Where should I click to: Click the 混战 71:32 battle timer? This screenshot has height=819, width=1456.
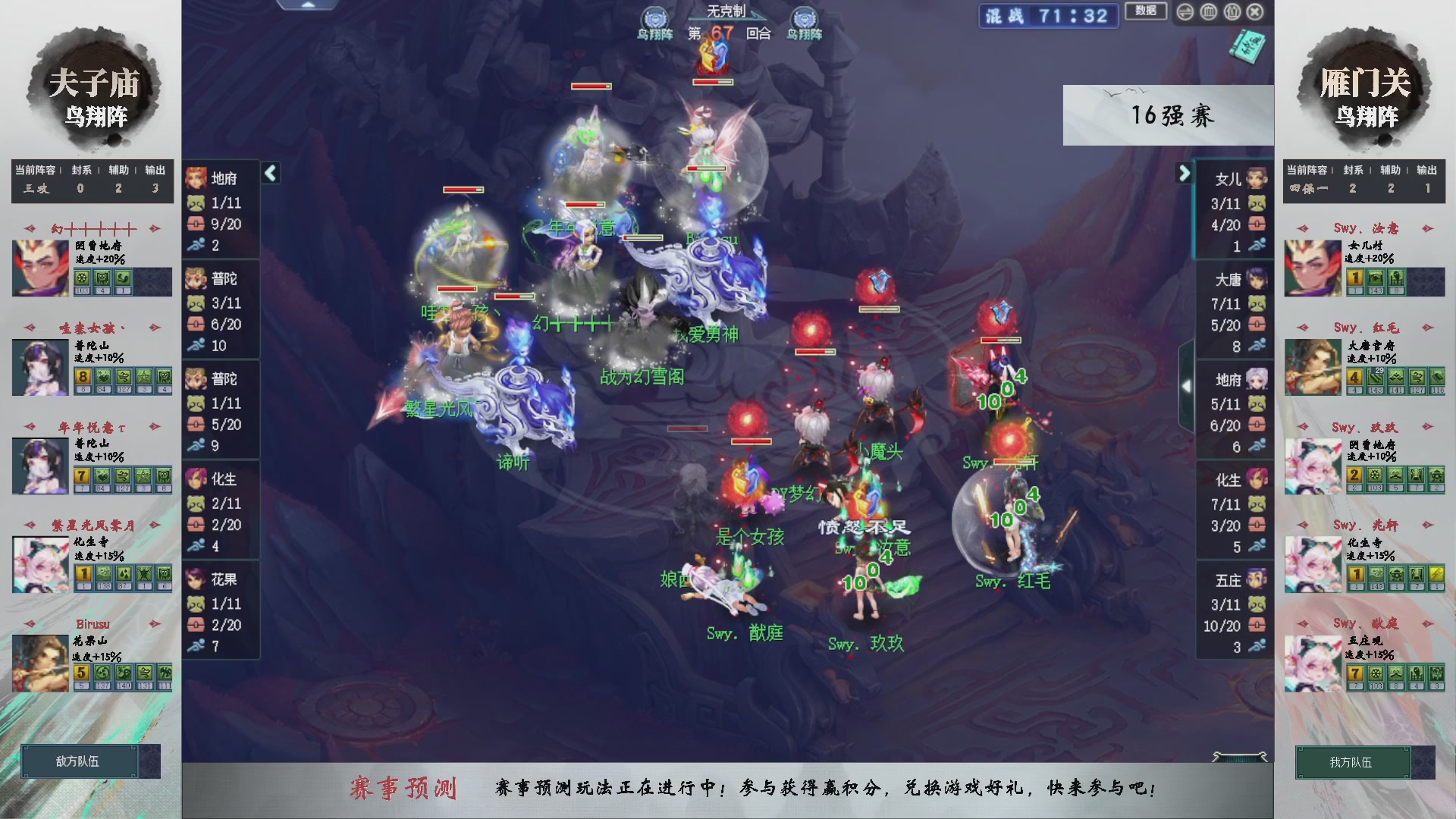coord(1048,16)
